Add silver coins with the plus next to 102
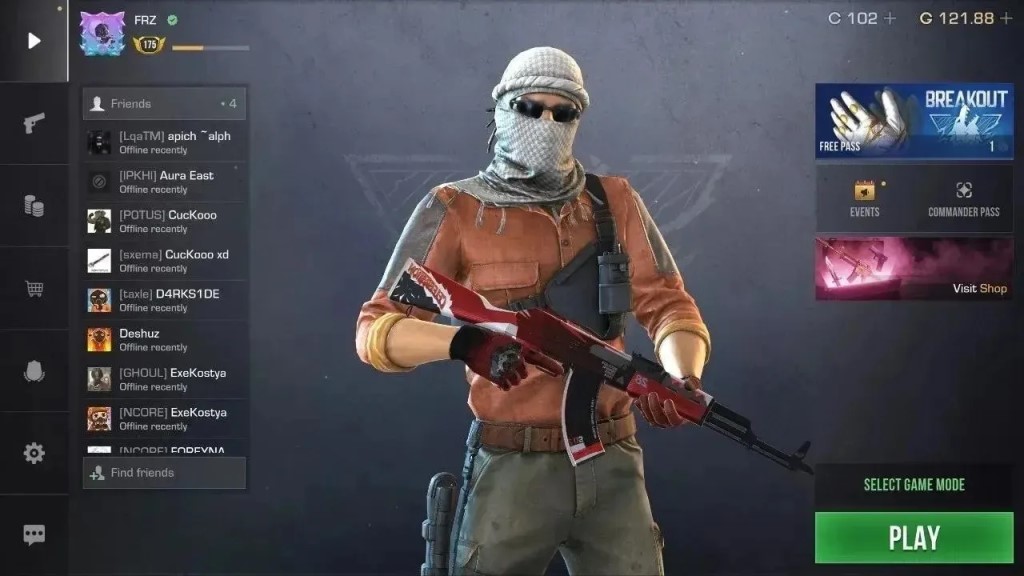This screenshot has height=576, width=1024. [890, 18]
